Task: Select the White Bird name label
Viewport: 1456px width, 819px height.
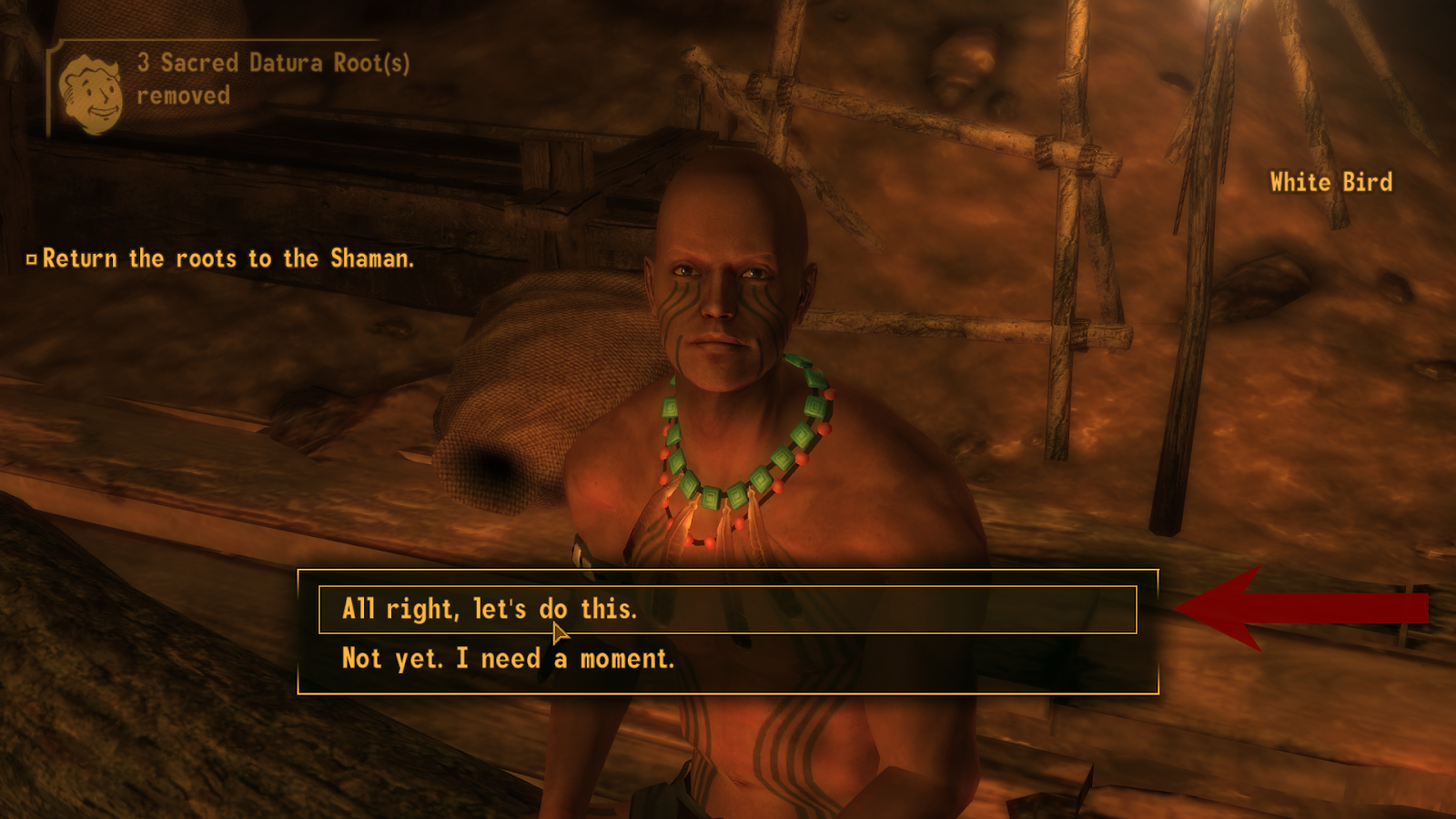Action: pyautogui.click(x=1331, y=181)
